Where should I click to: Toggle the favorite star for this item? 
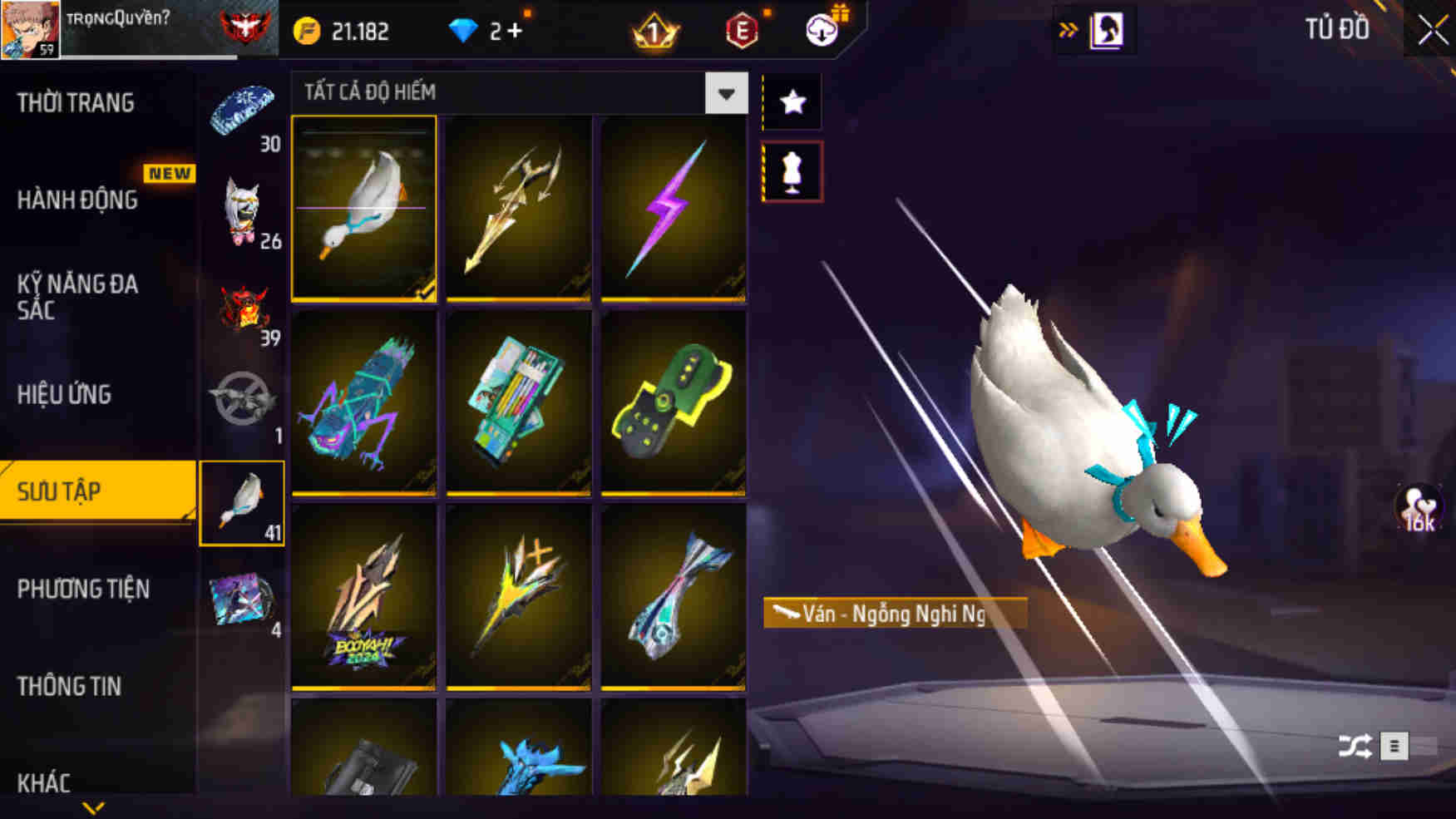point(792,101)
